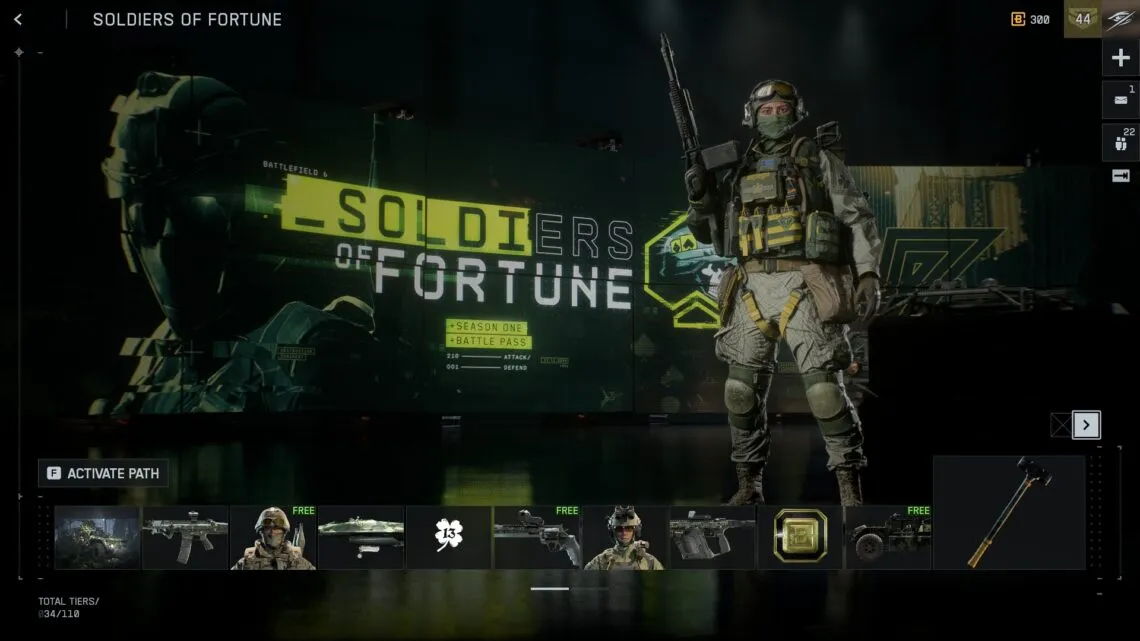Select the gold badge emblem reward
Screen dimensions: 1140x641
800,537
